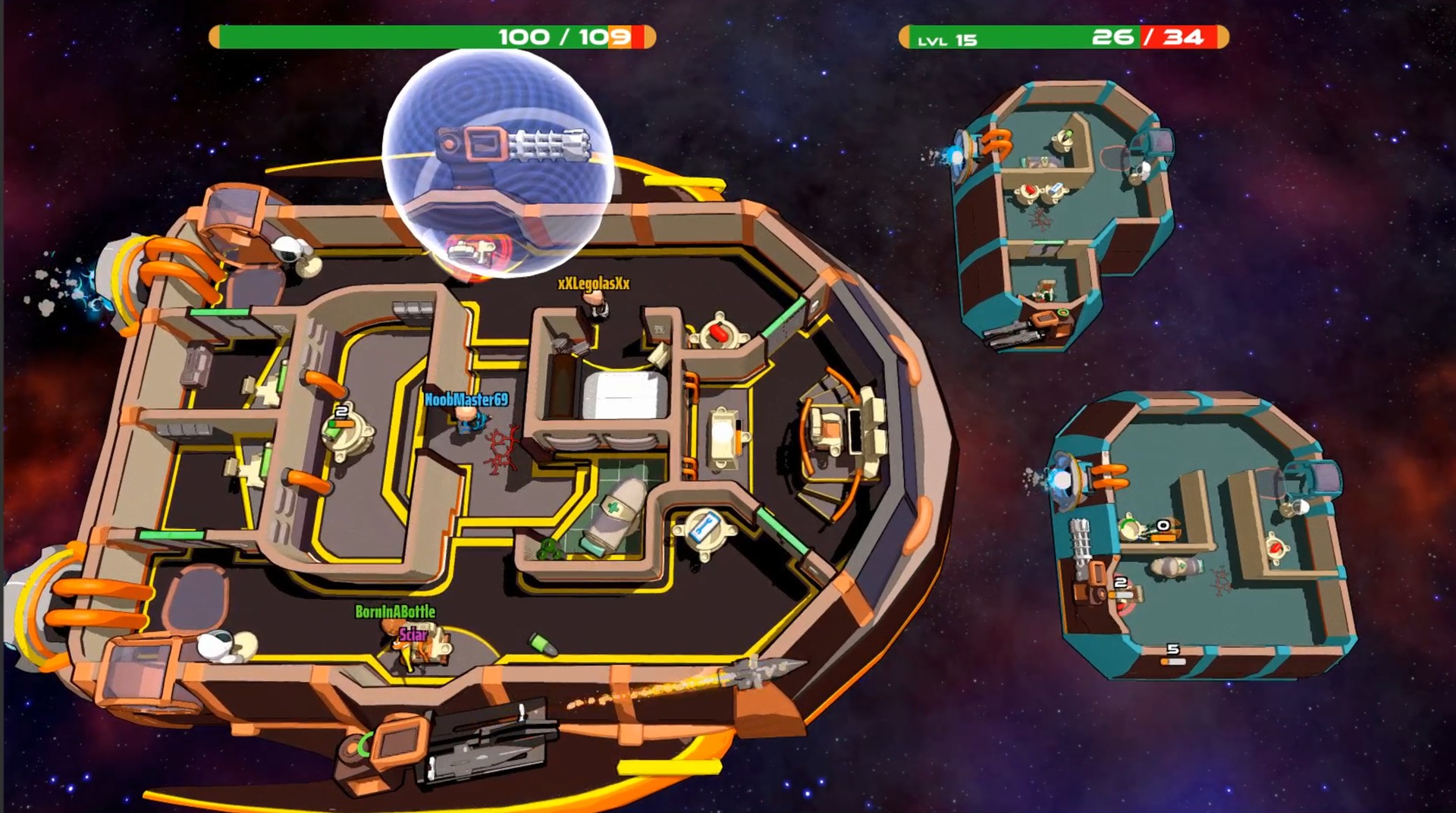Pick up the wrench repair tool station
The height and width of the screenshot is (813, 1456).
(707, 527)
